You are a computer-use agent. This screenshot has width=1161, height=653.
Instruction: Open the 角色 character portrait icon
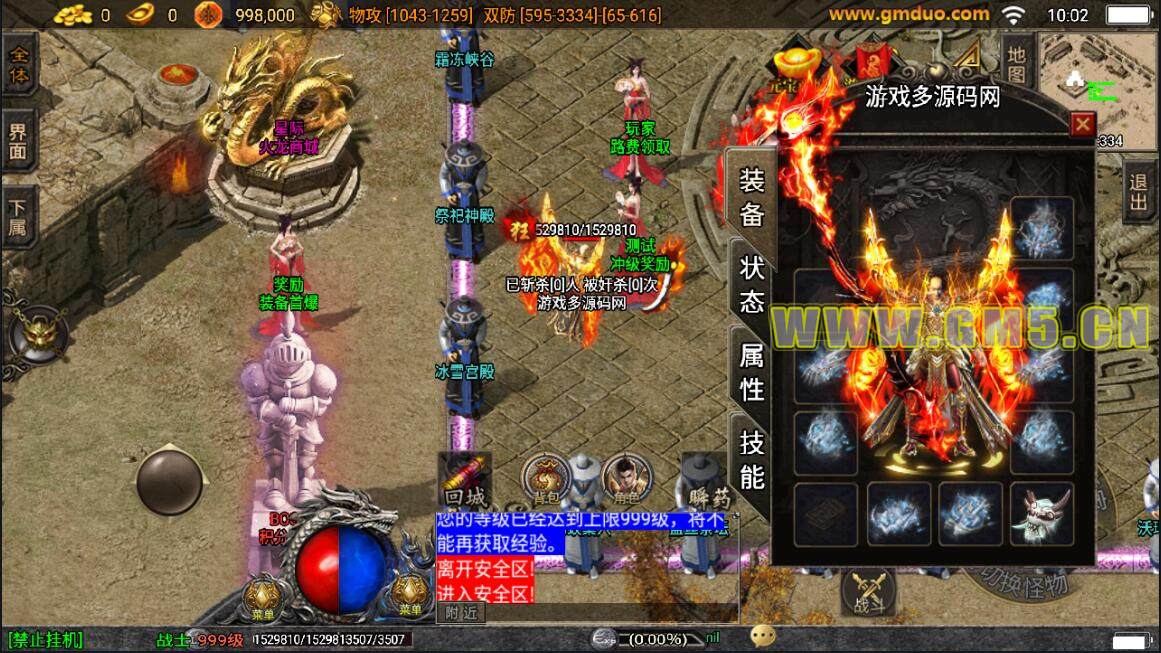click(x=627, y=478)
